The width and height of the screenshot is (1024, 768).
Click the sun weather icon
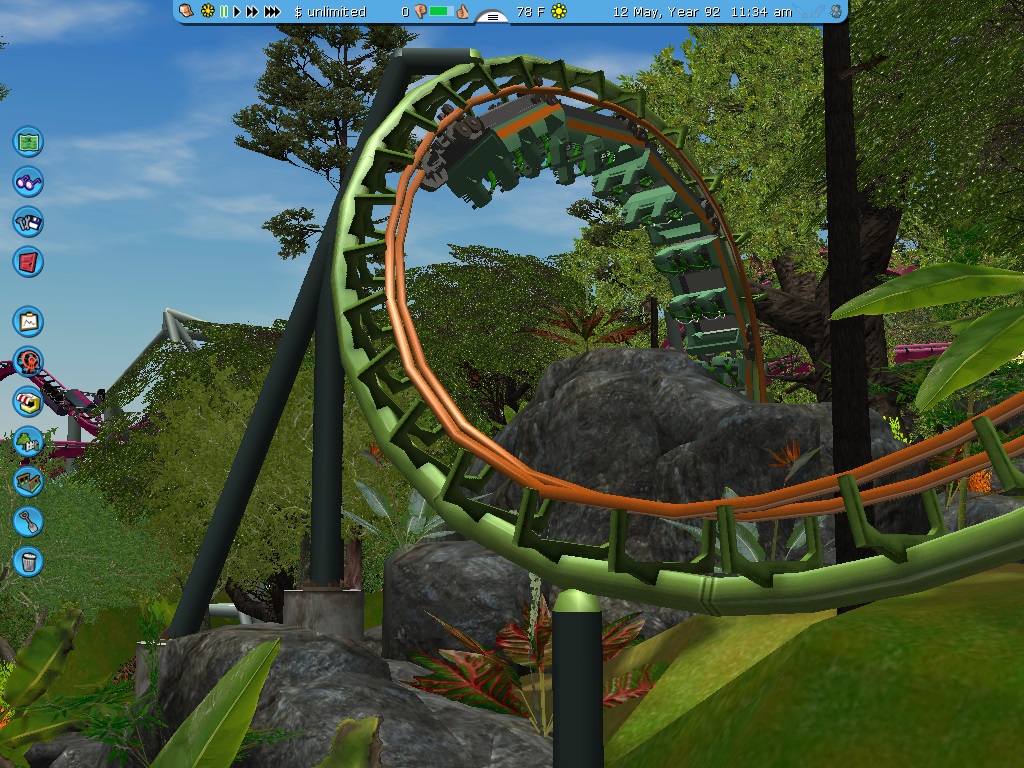click(x=559, y=12)
